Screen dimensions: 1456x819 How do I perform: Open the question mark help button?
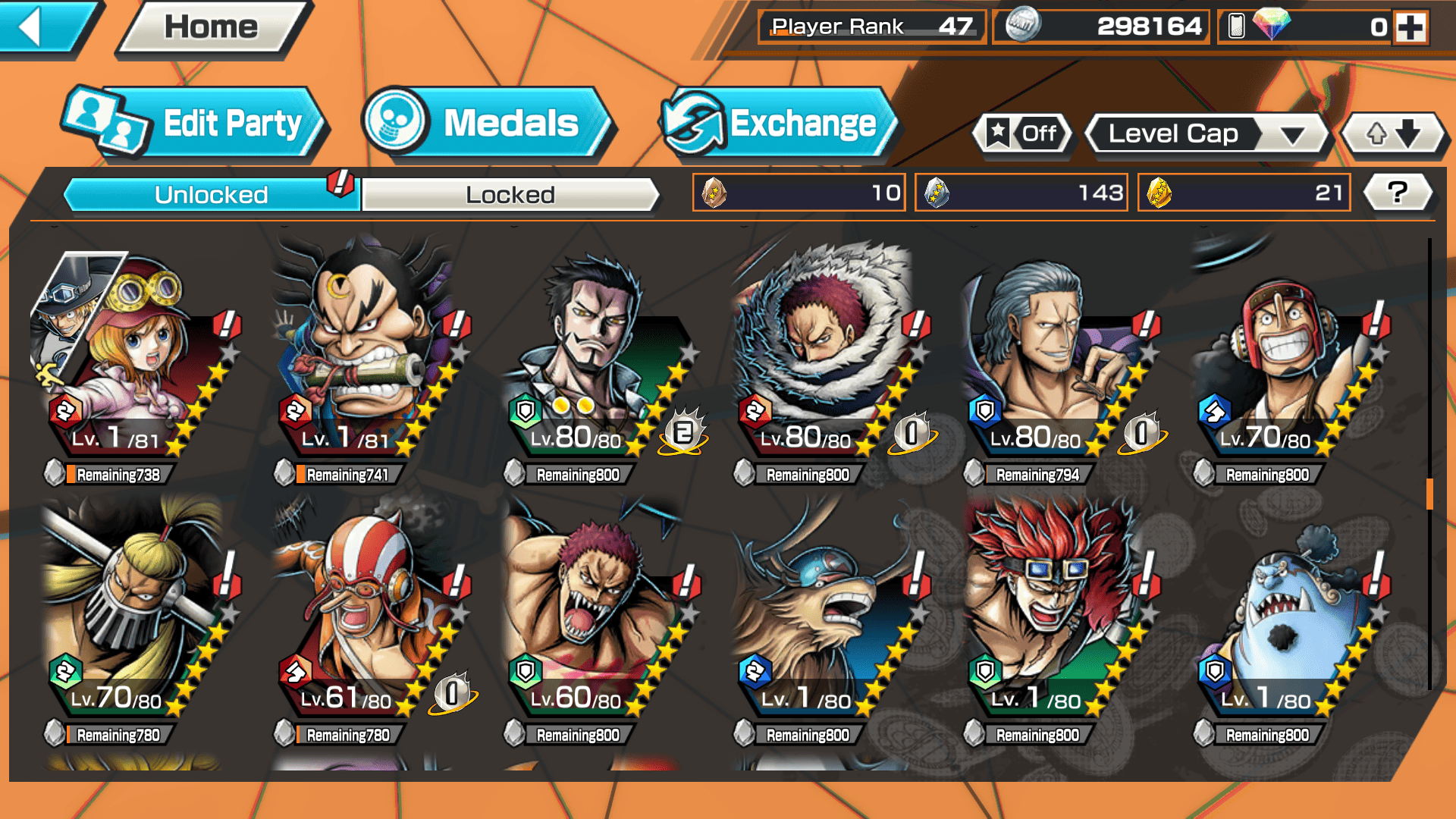[x=1398, y=193]
